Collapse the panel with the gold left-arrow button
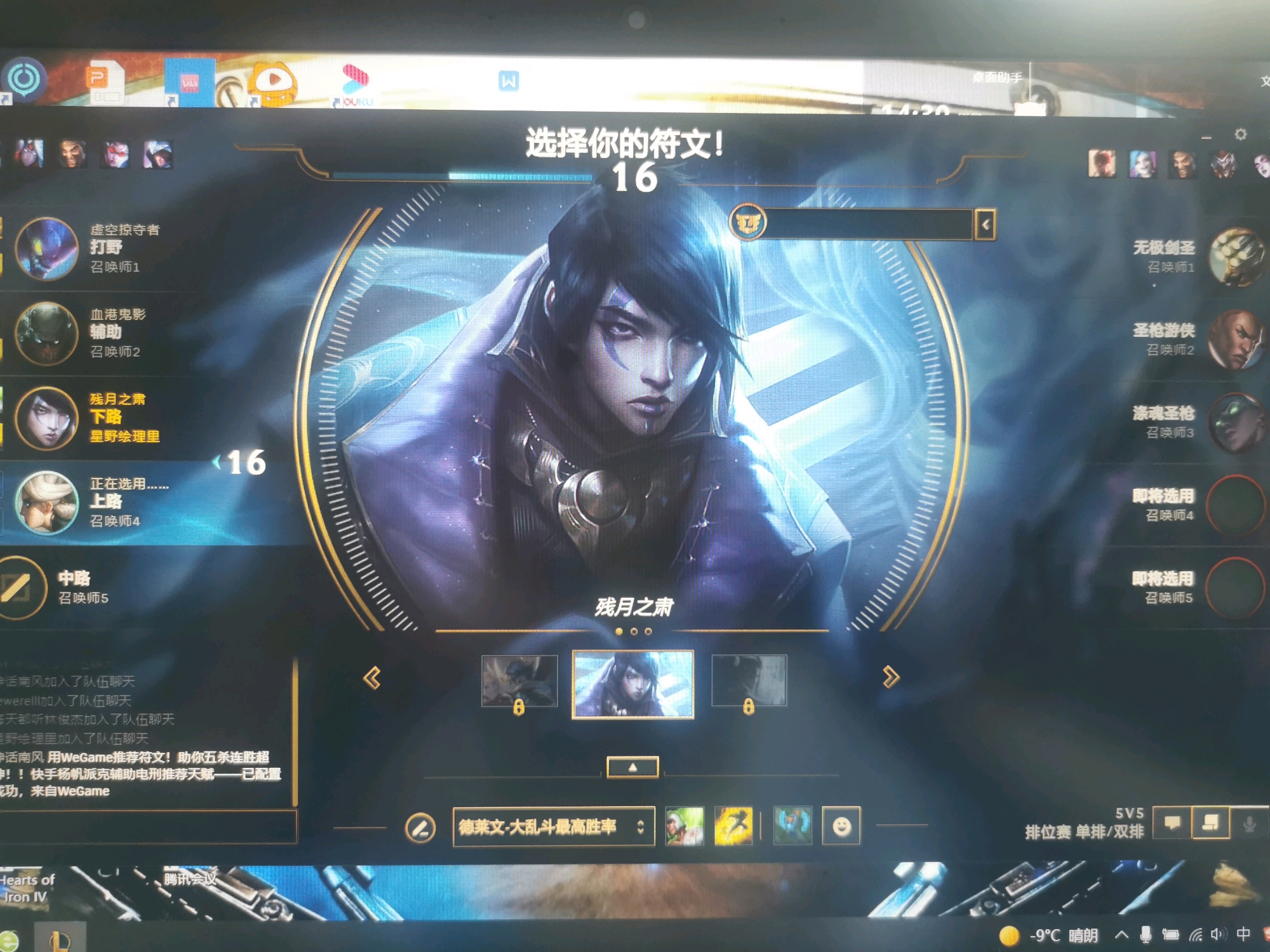1270x952 pixels. (x=985, y=224)
